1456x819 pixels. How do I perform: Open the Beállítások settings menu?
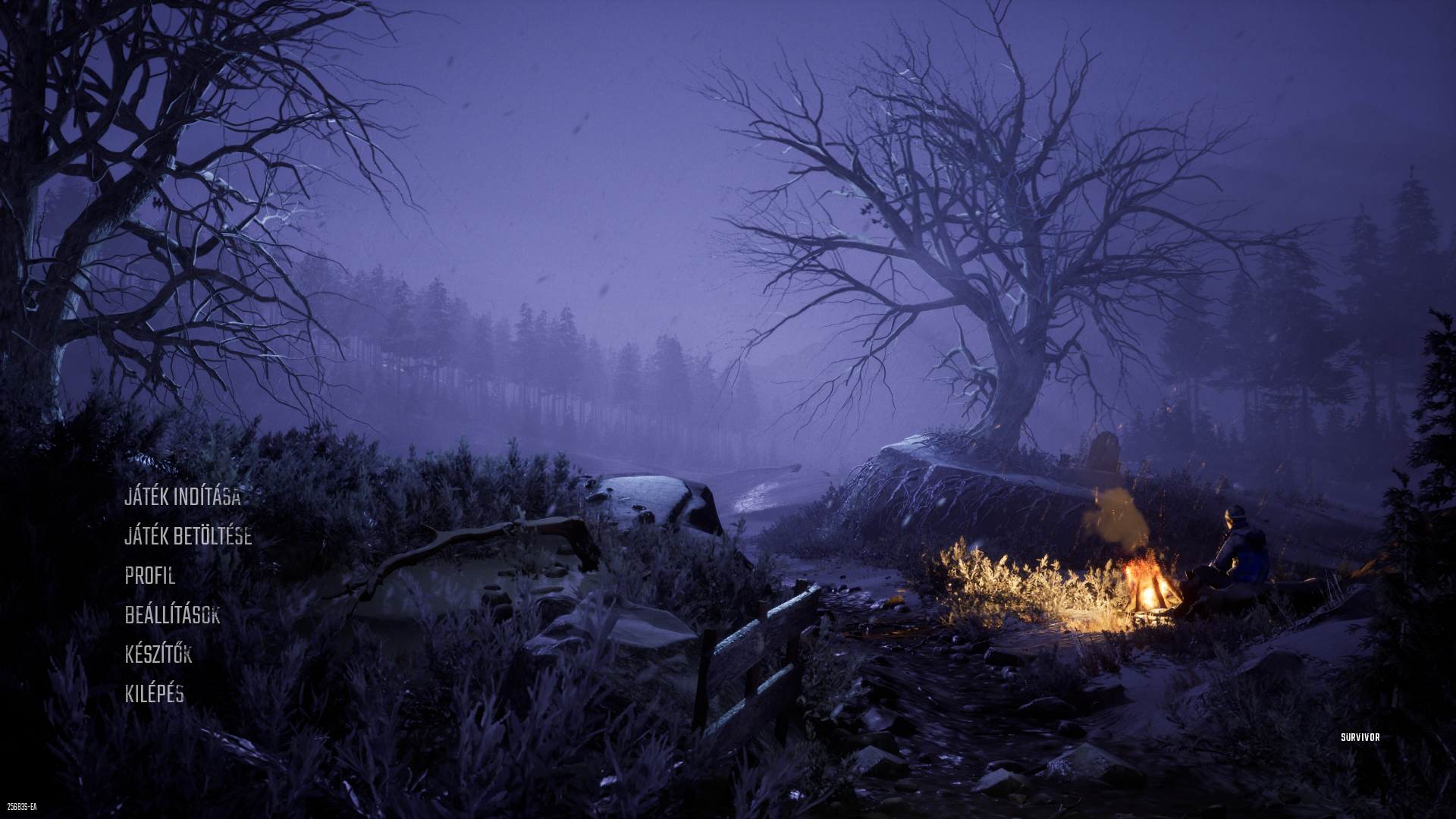pos(172,615)
